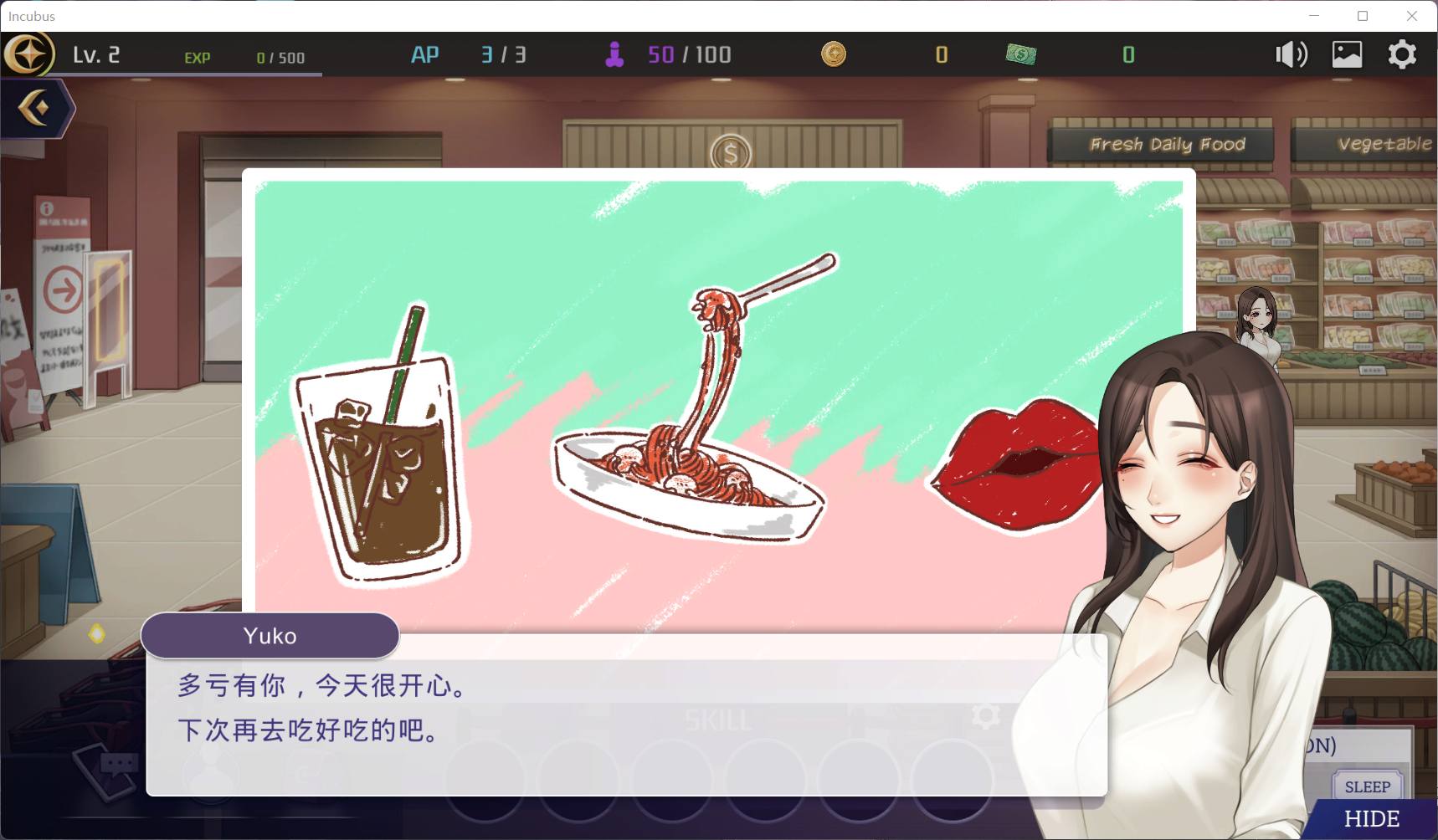Click Yuko's name plate
Screen dimensions: 1438x840
[x=270, y=635]
